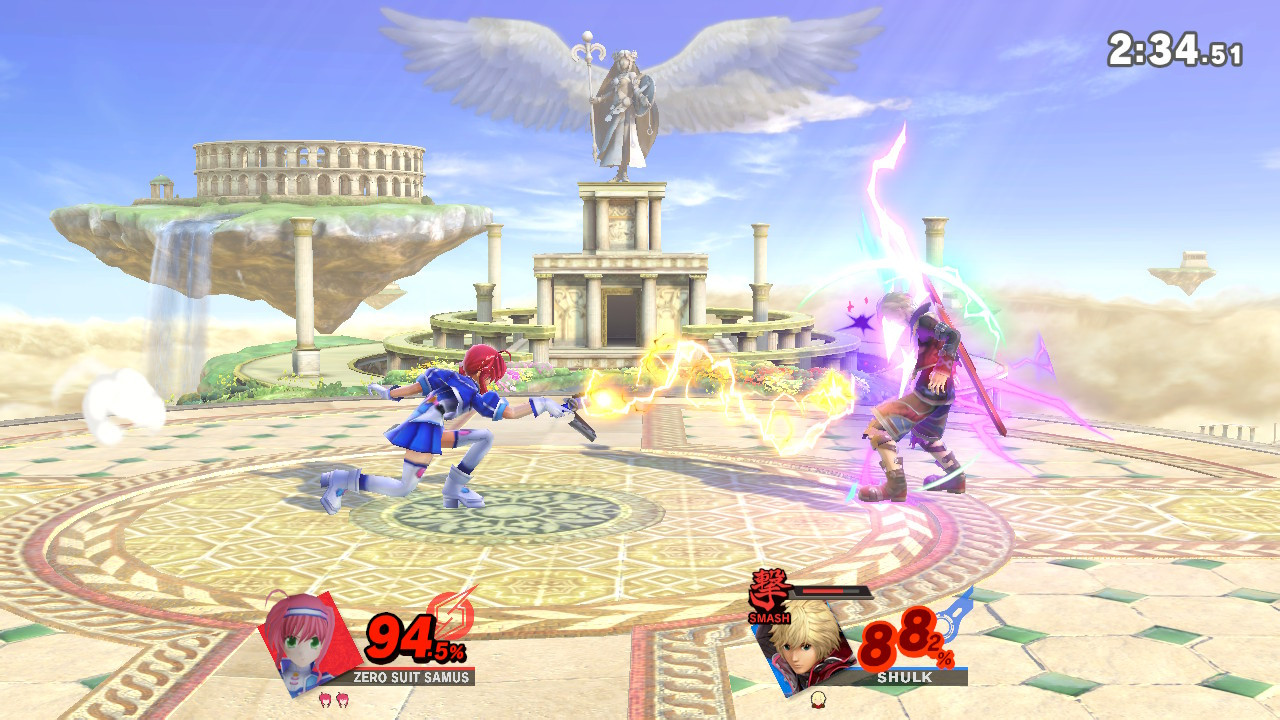Expand the SHULK nameplate
The height and width of the screenshot is (720, 1280).
point(904,677)
